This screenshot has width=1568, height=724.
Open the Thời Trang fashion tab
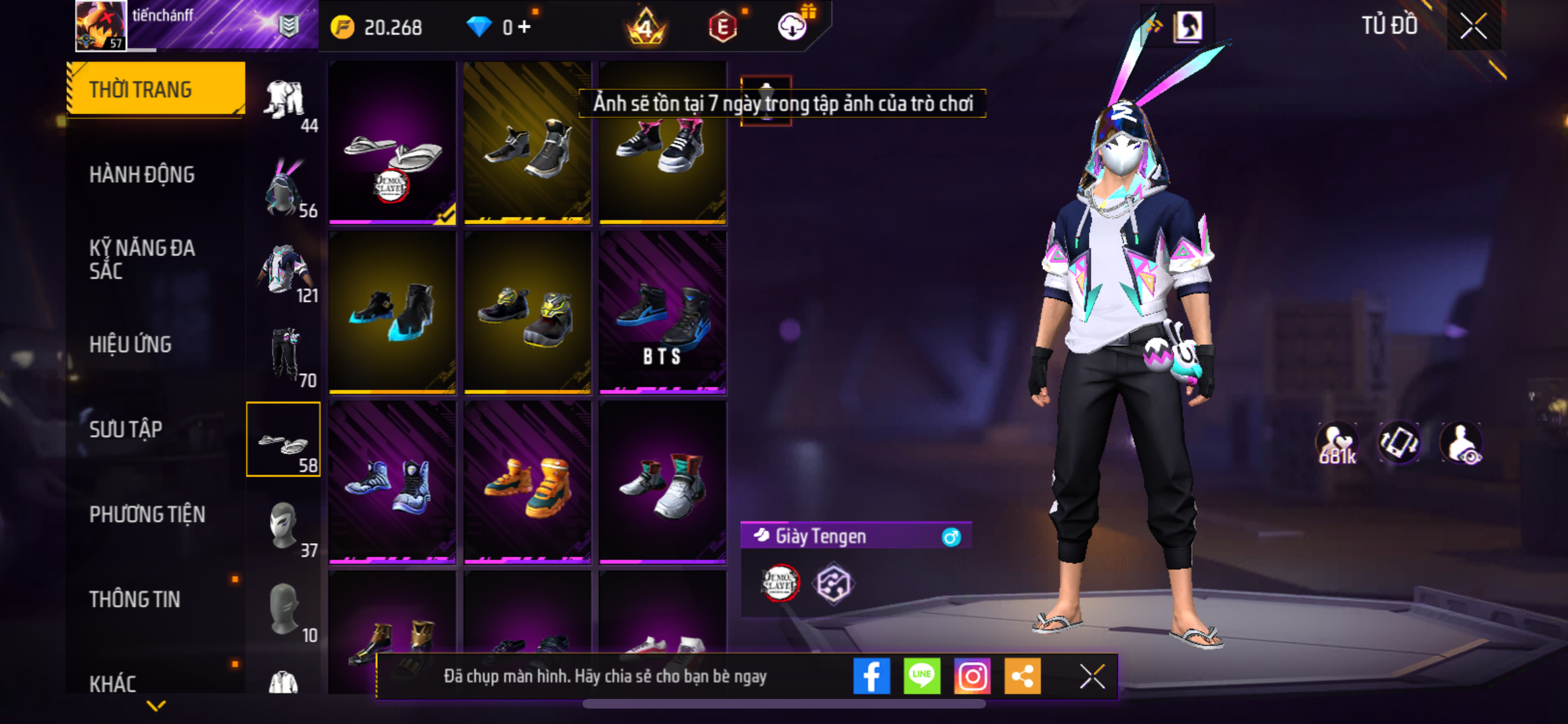pyautogui.click(x=155, y=89)
